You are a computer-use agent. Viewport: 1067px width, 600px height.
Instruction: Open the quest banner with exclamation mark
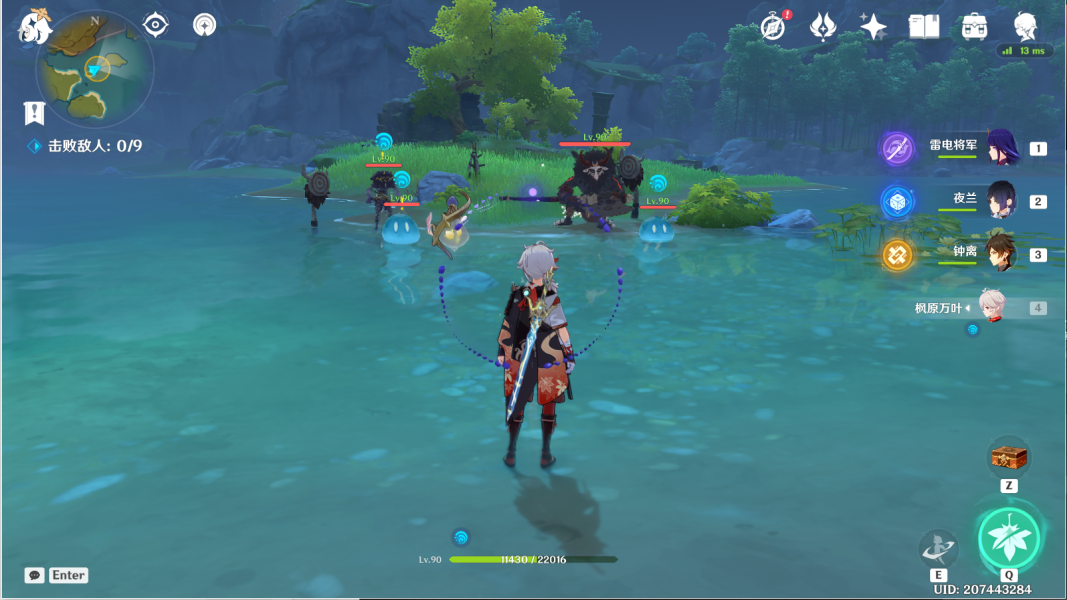[34, 112]
